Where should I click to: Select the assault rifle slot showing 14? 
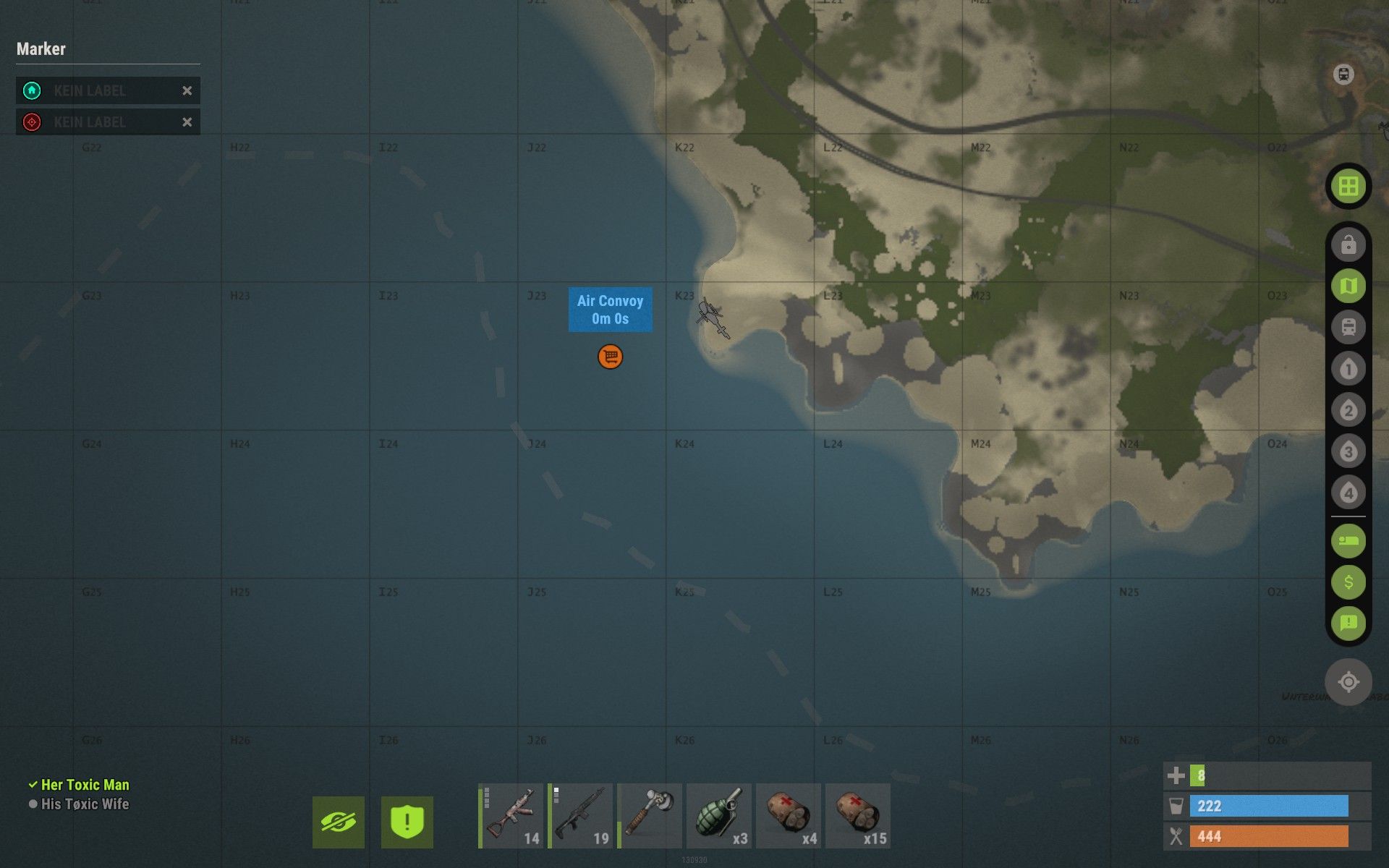tap(511, 815)
